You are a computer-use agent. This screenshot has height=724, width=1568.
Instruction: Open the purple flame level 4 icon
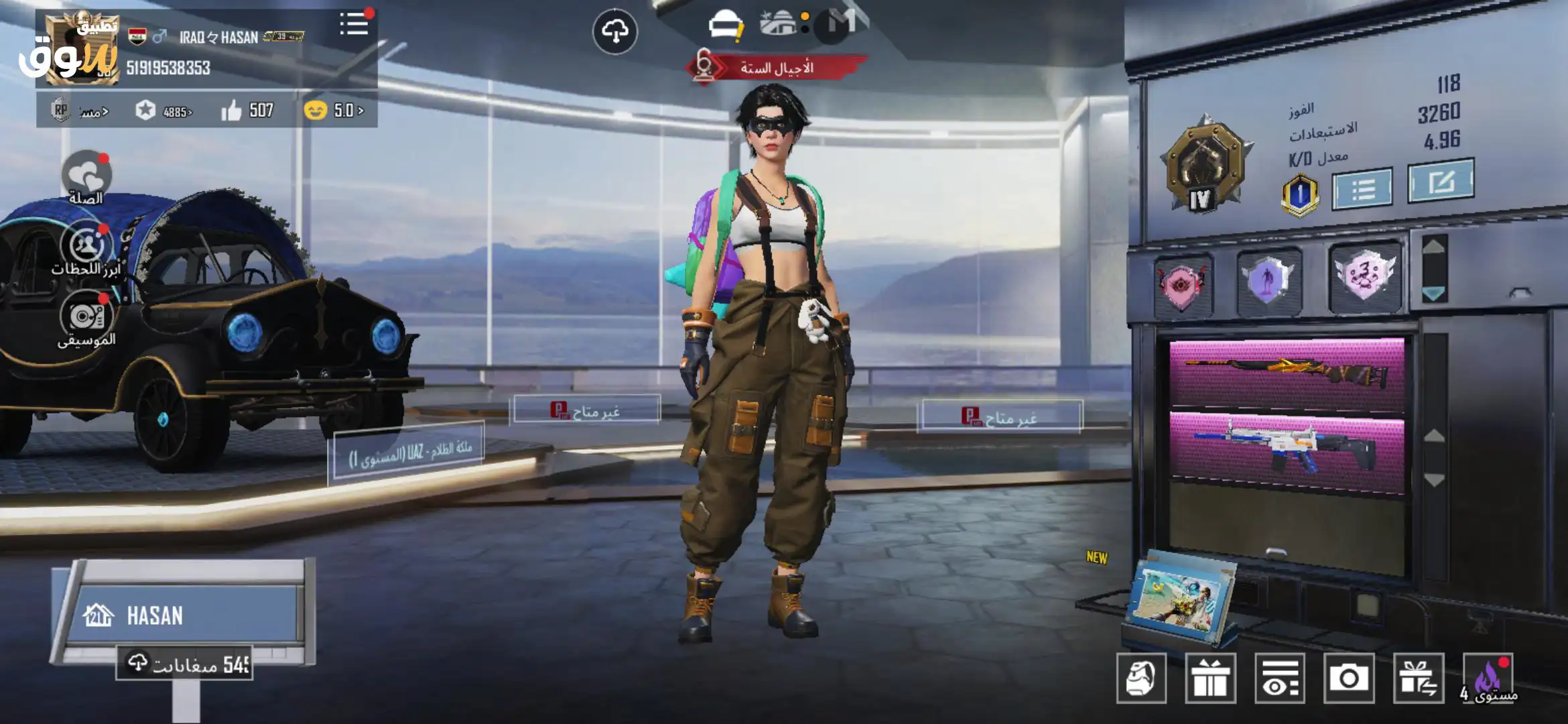click(x=1489, y=680)
